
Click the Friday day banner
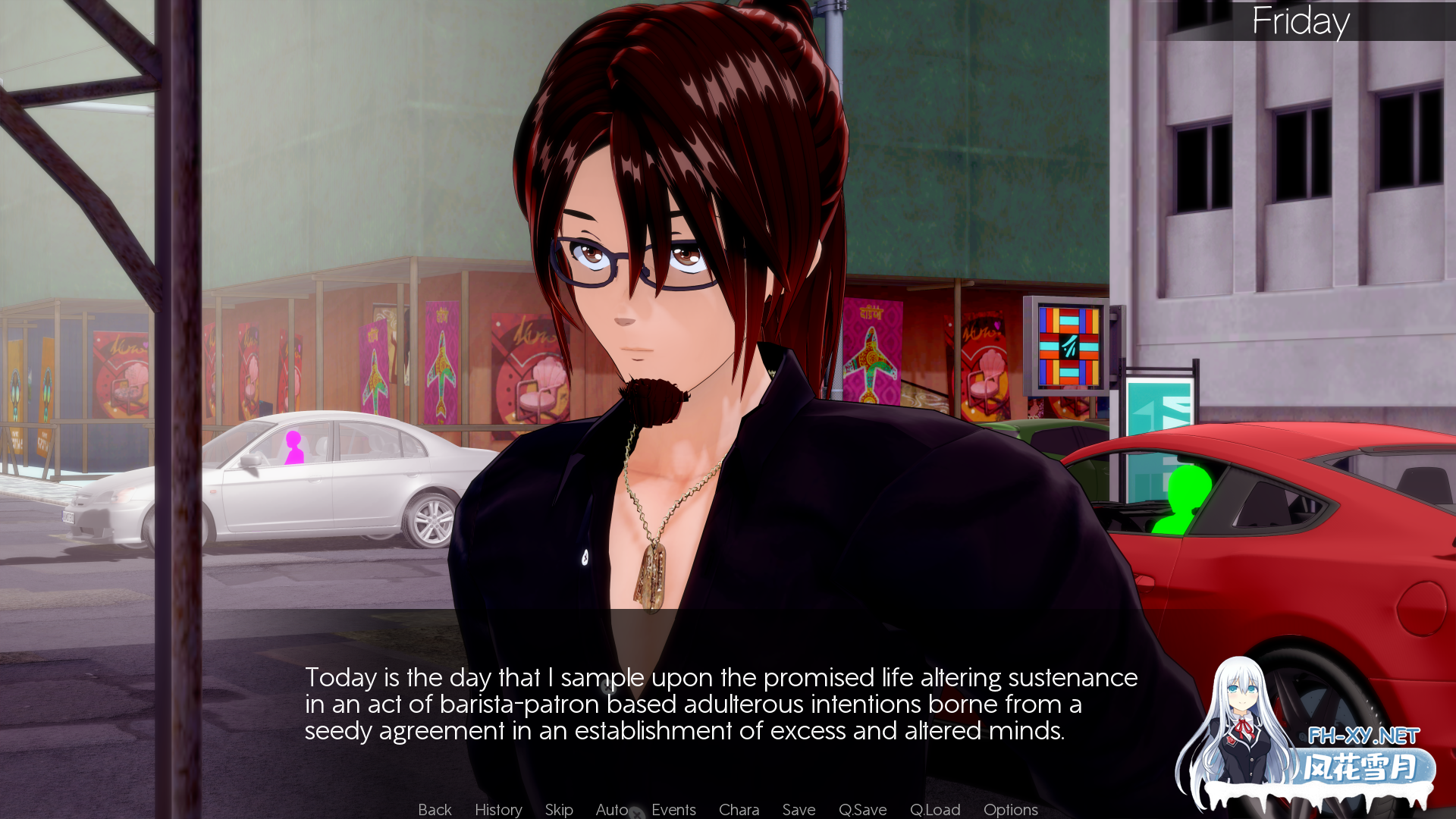(1301, 23)
